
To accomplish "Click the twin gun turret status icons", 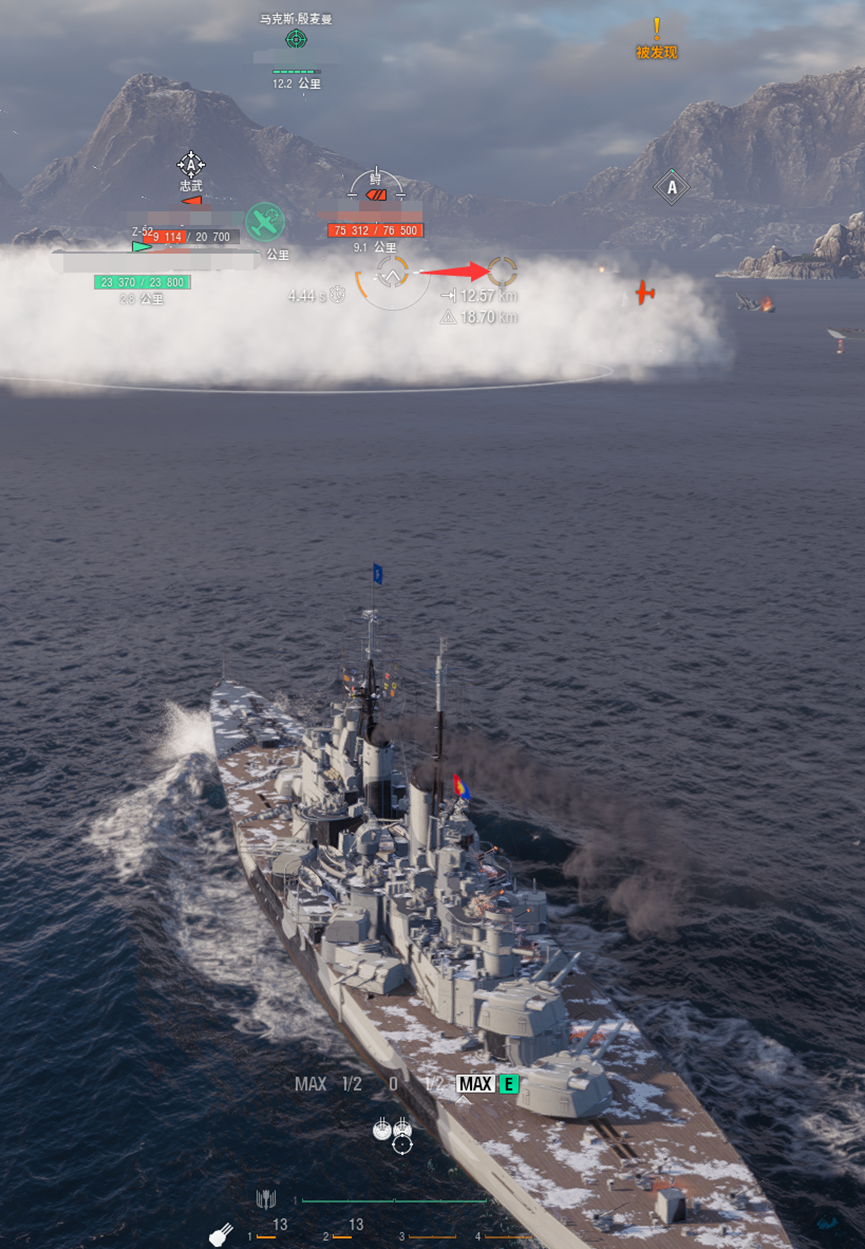I will pyautogui.click(x=392, y=1128).
